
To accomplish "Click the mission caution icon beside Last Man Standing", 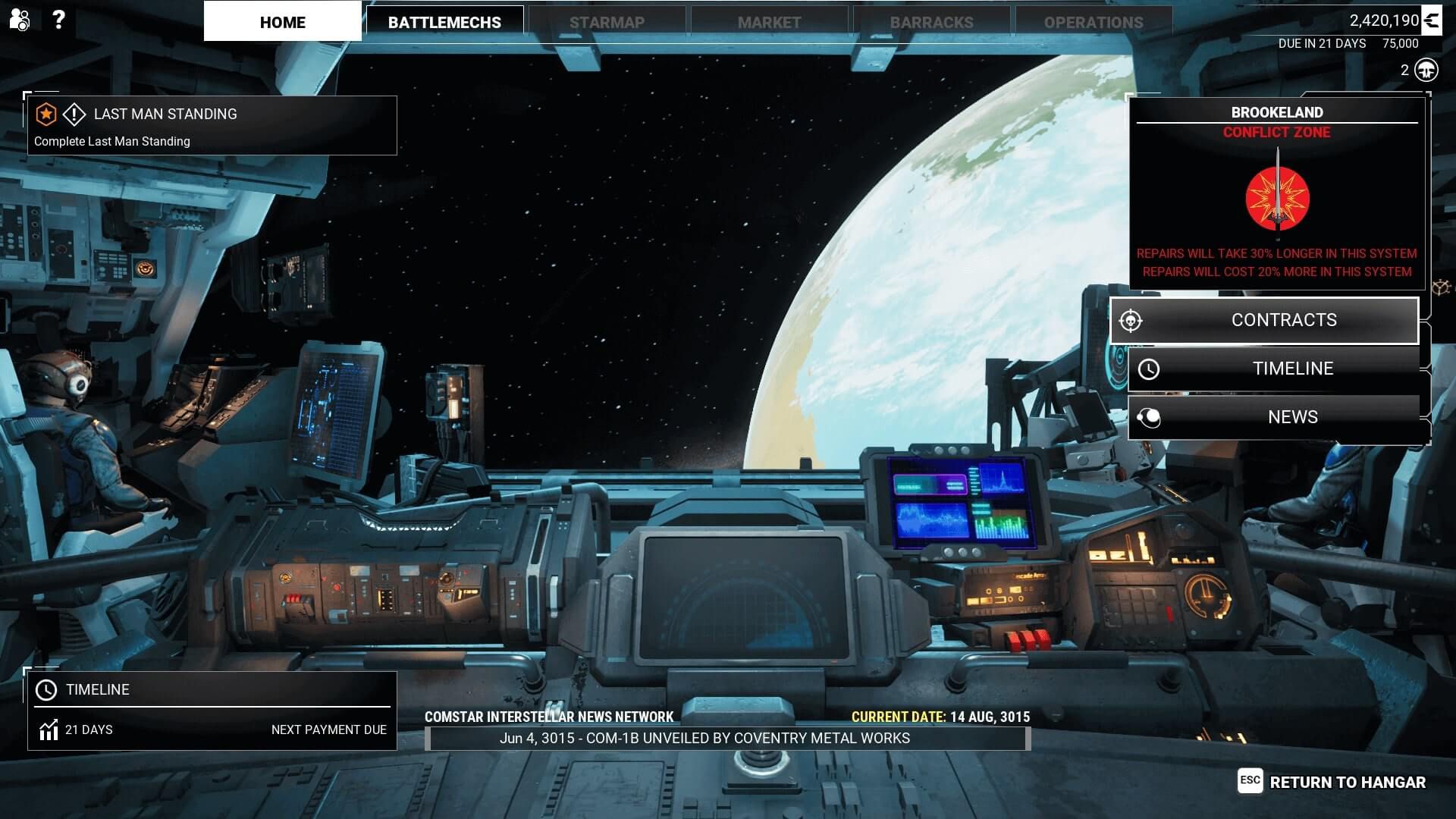I will (x=75, y=114).
